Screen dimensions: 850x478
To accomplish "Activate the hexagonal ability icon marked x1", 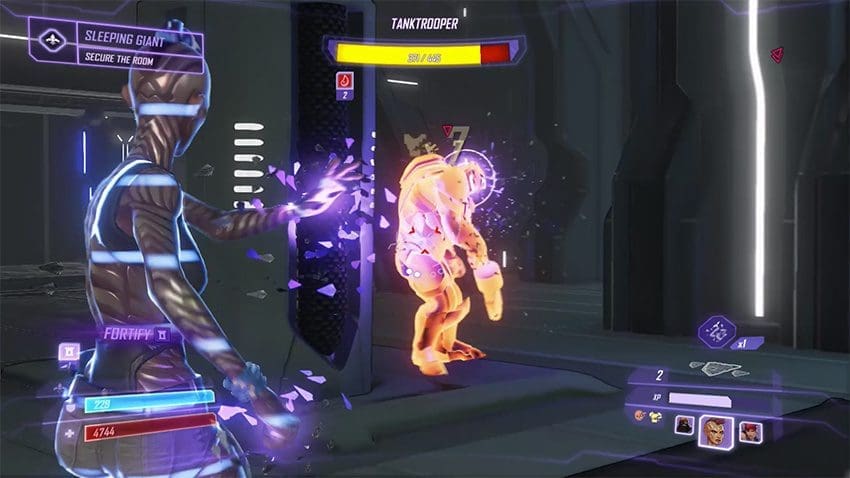I will tap(716, 327).
